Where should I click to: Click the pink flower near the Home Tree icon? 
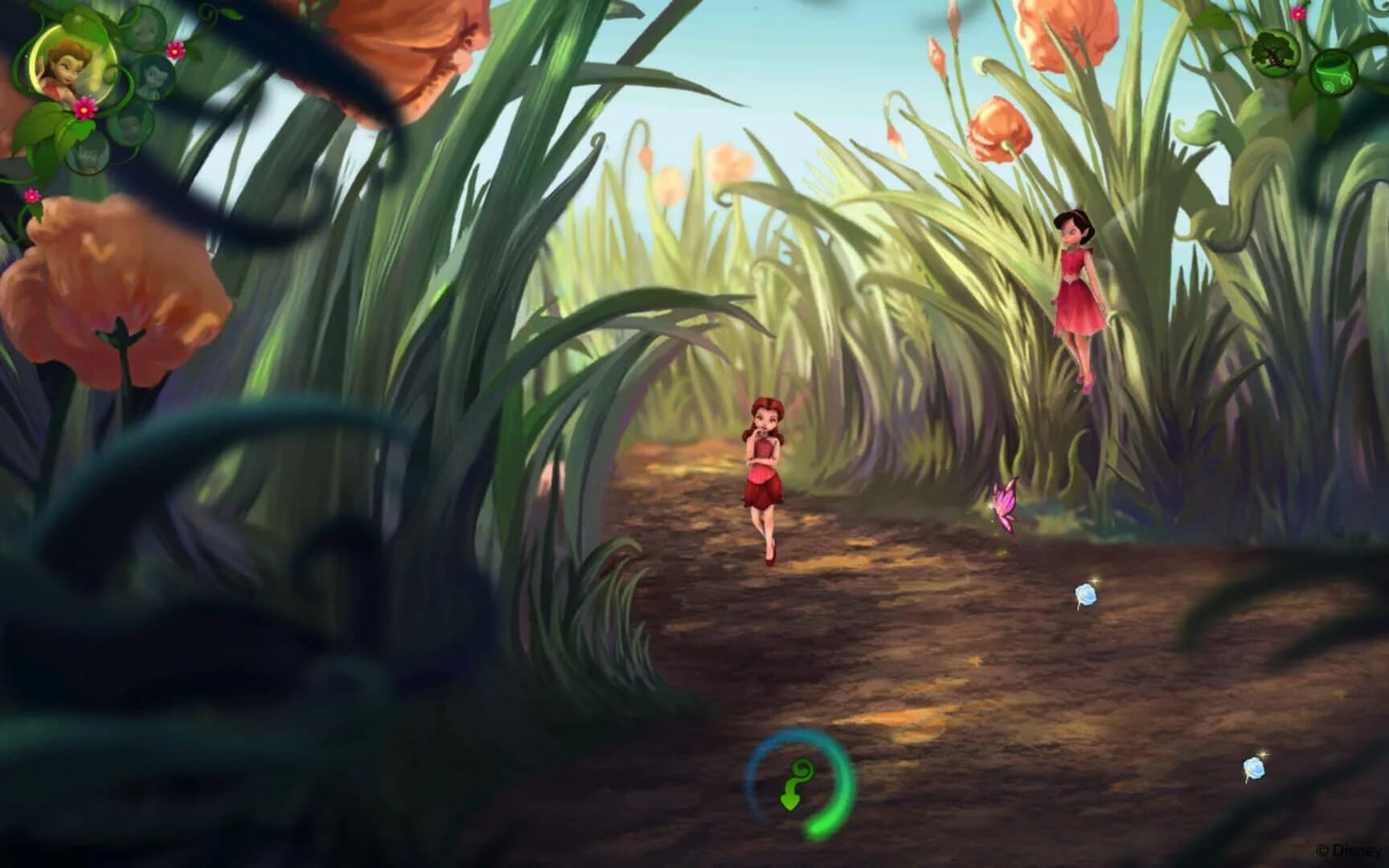(1297, 14)
